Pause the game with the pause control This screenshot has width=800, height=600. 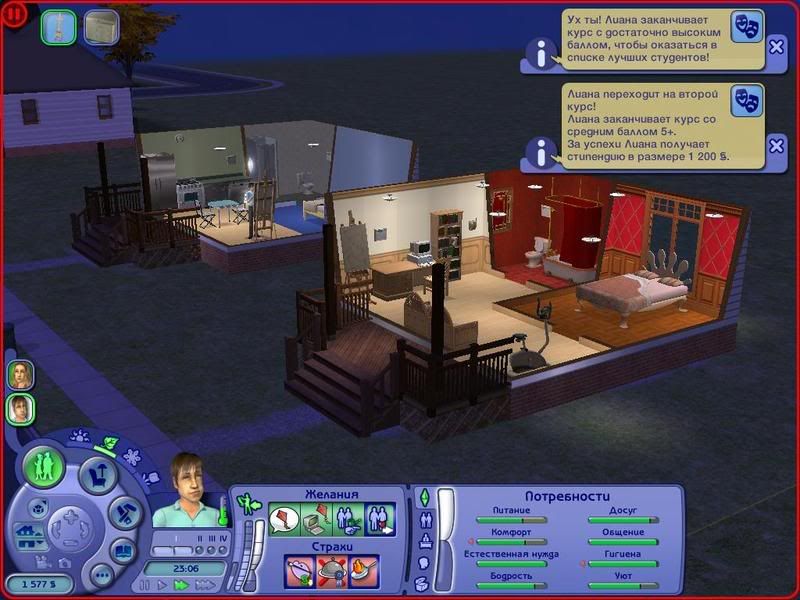[146, 584]
